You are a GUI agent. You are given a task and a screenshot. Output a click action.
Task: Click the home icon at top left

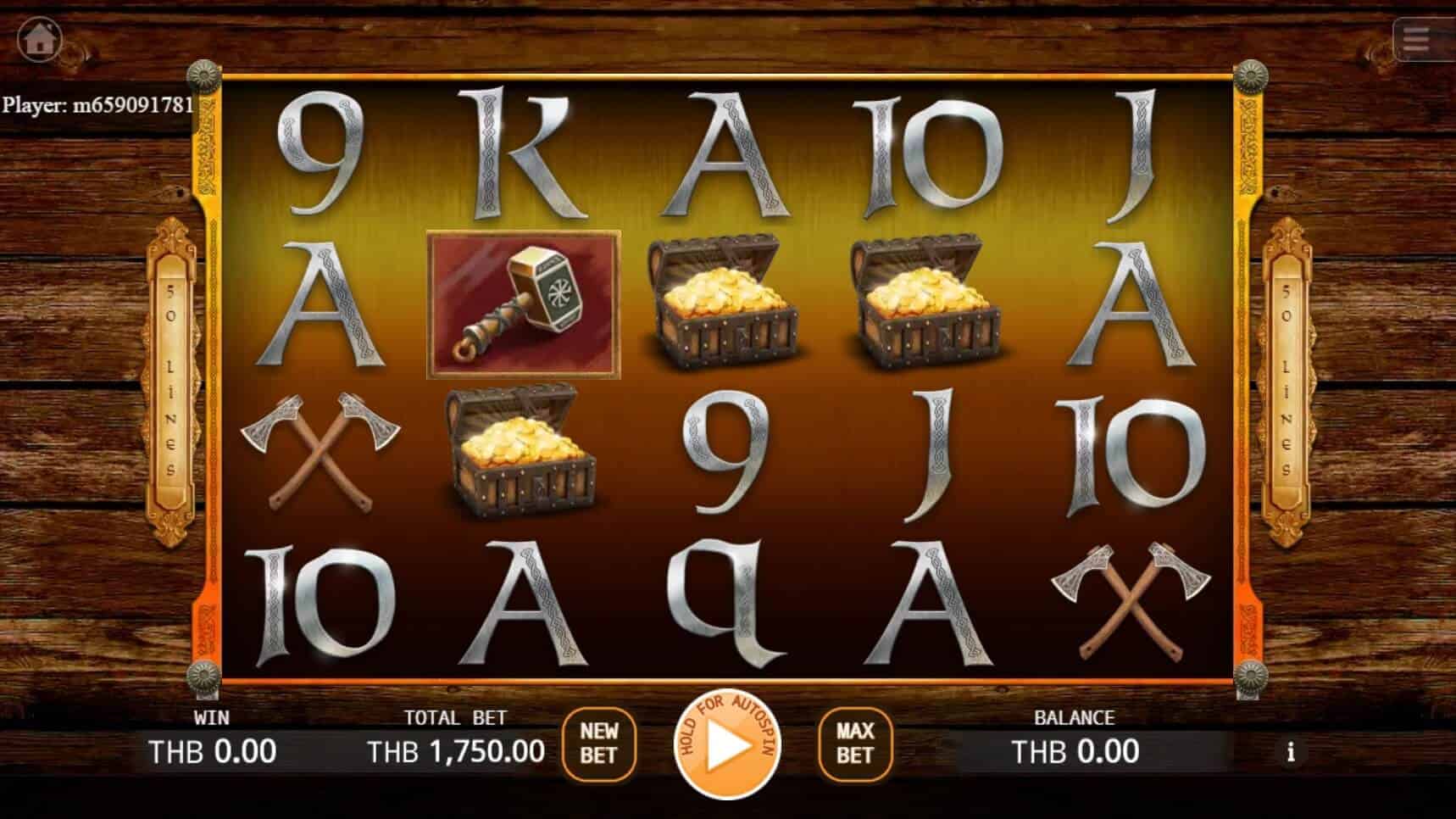pos(38,39)
